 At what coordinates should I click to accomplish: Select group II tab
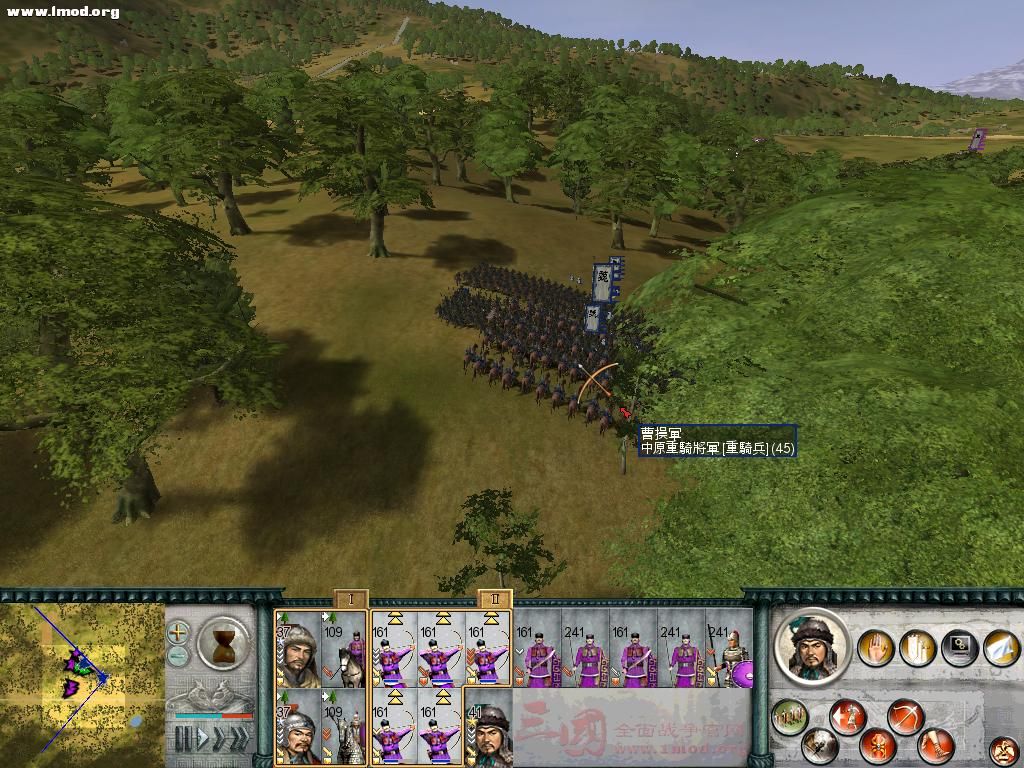coord(494,598)
